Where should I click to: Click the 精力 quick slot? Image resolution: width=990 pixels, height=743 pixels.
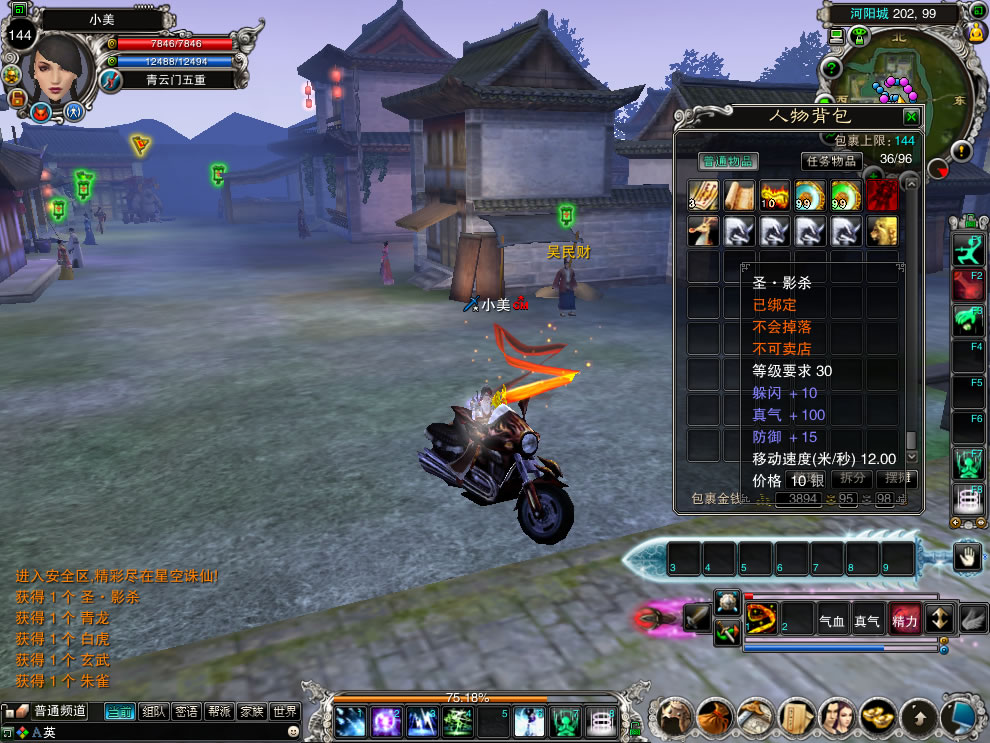[x=905, y=620]
